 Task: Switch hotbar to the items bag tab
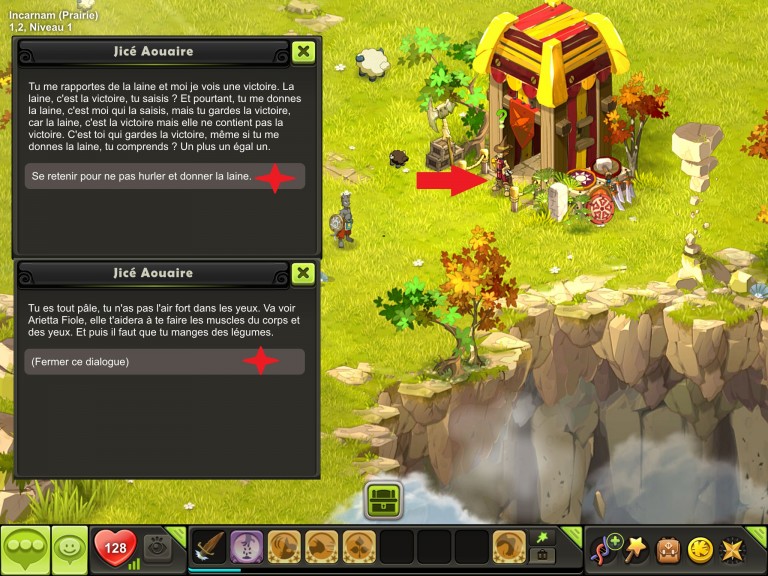(544, 555)
